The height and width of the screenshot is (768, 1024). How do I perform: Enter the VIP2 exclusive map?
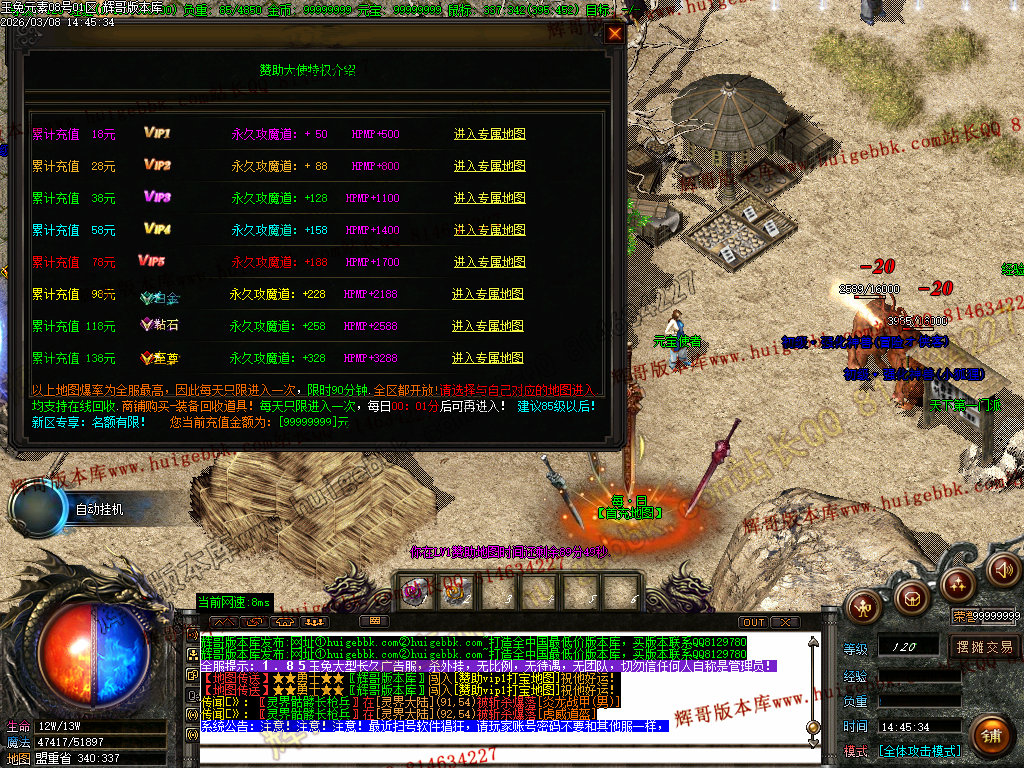click(x=489, y=166)
